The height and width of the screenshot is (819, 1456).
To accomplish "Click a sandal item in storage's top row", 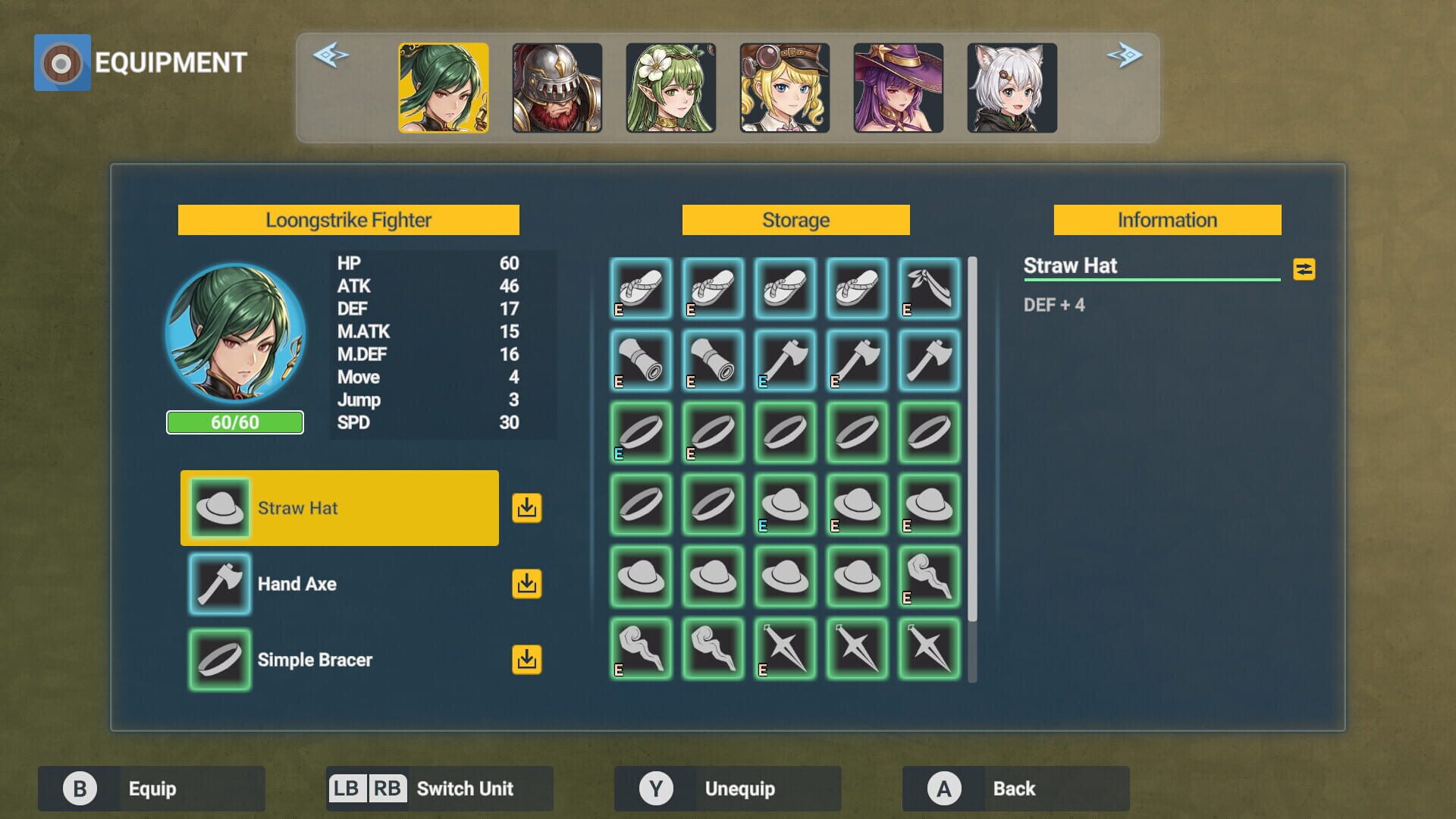I will [x=639, y=289].
